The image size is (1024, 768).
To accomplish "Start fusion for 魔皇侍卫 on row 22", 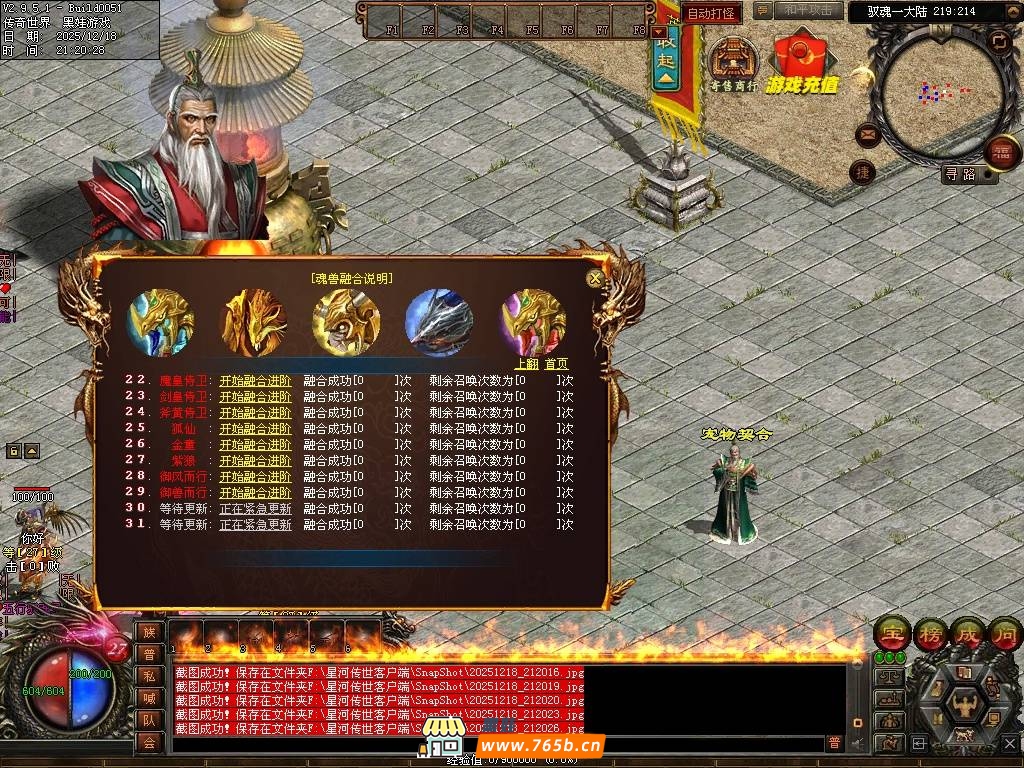I will [x=256, y=380].
